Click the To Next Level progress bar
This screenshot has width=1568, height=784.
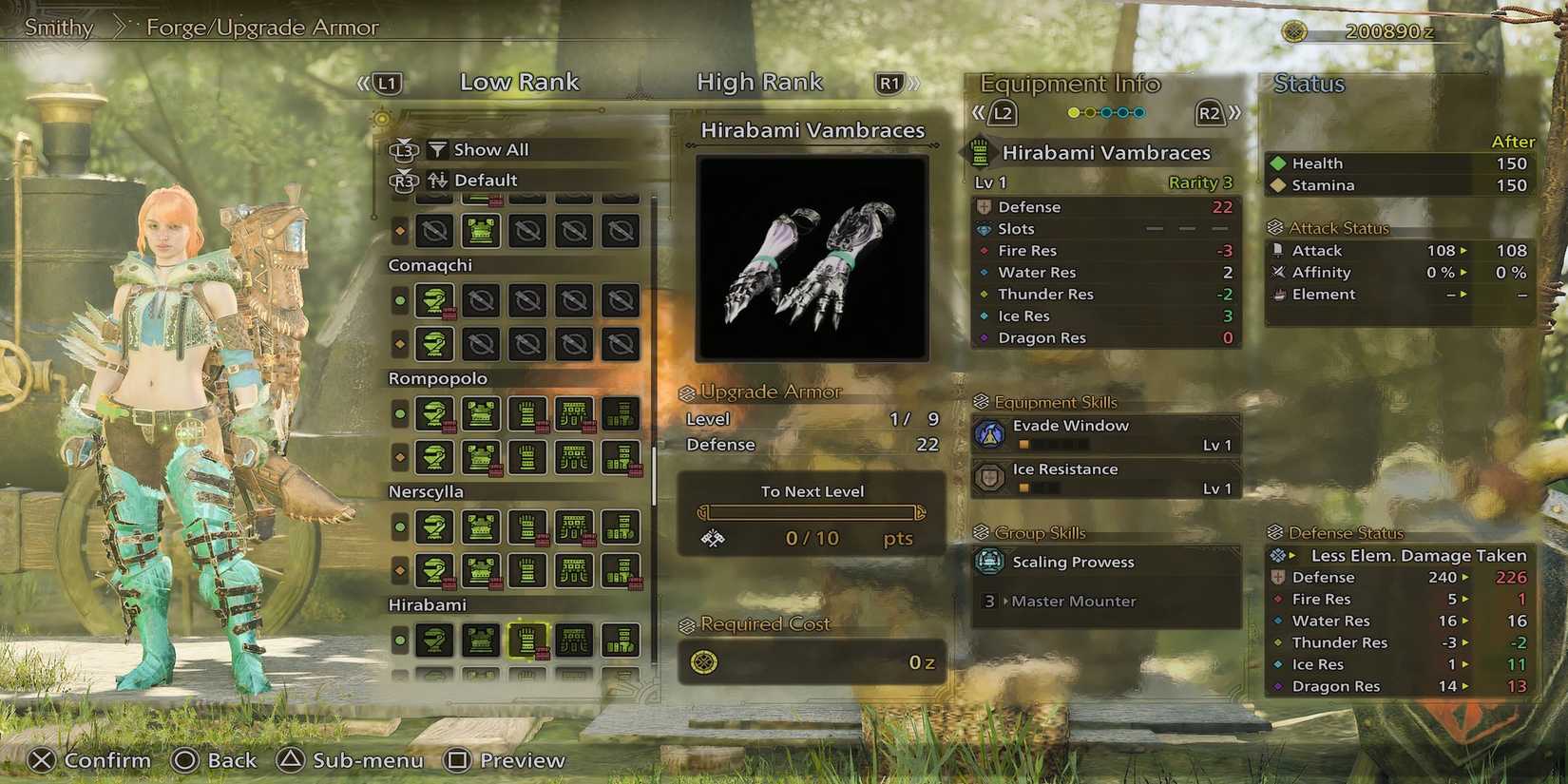point(811,511)
